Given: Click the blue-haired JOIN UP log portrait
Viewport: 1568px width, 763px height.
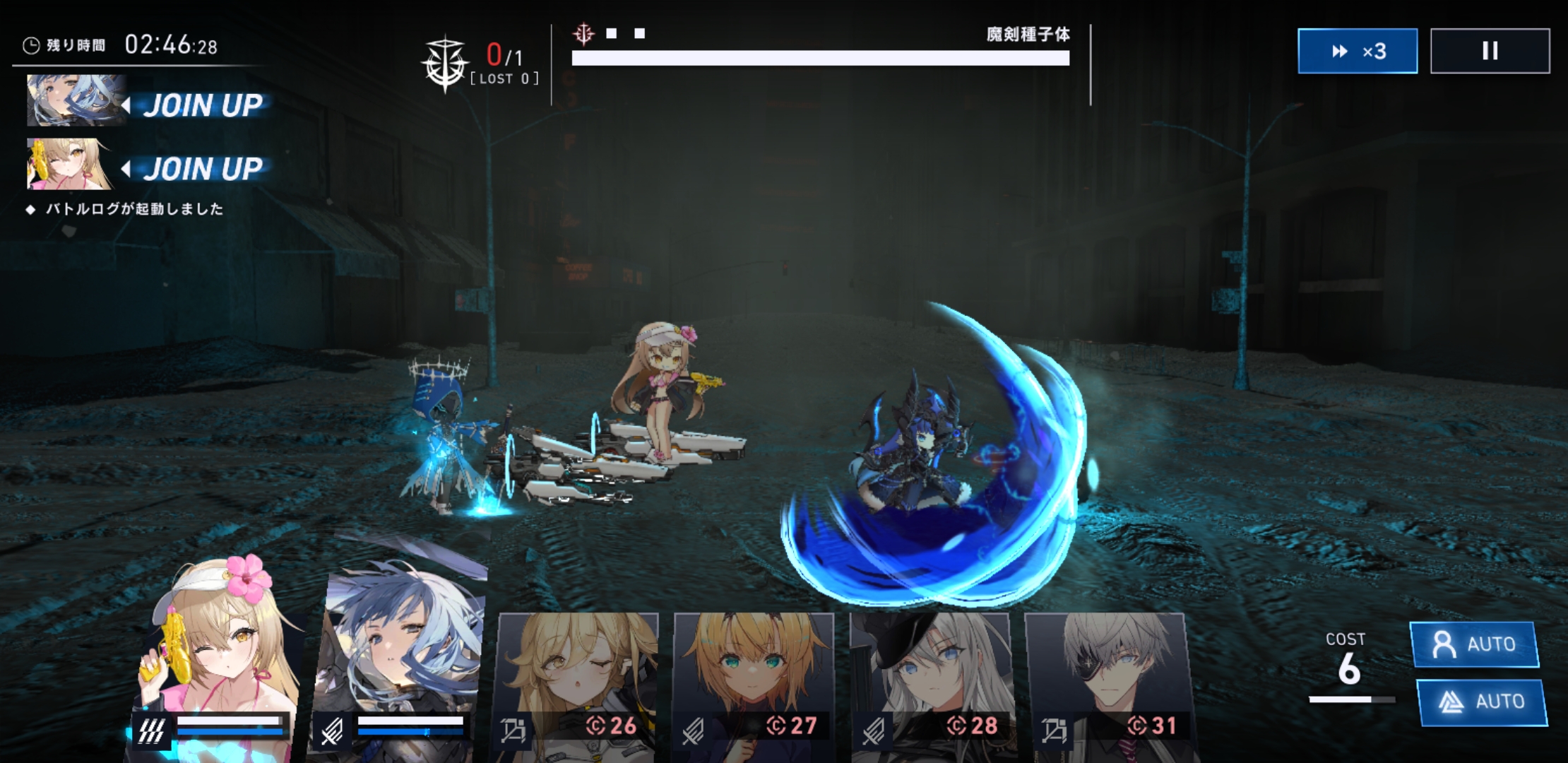Looking at the screenshot, I should (x=76, y=100).
